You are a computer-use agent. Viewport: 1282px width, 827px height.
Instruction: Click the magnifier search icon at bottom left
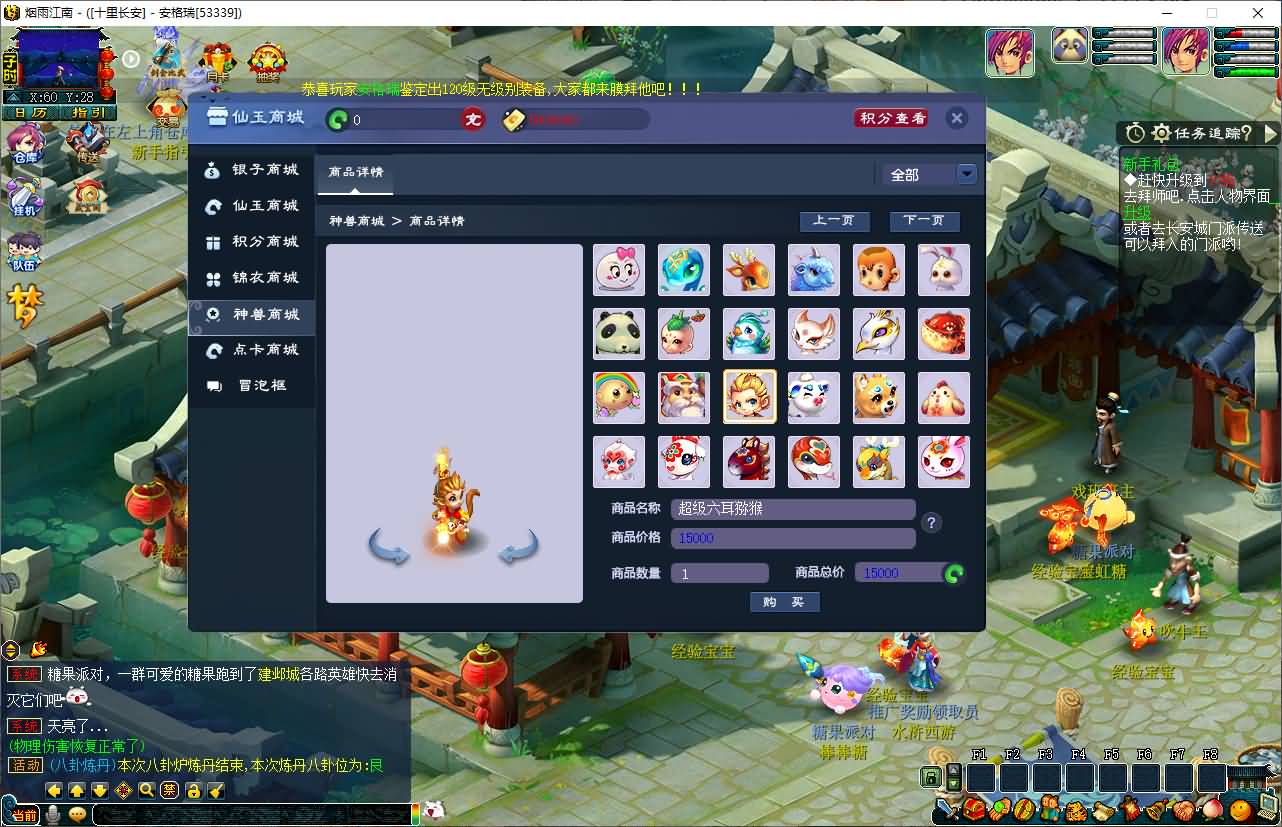(x=147, y=790)
